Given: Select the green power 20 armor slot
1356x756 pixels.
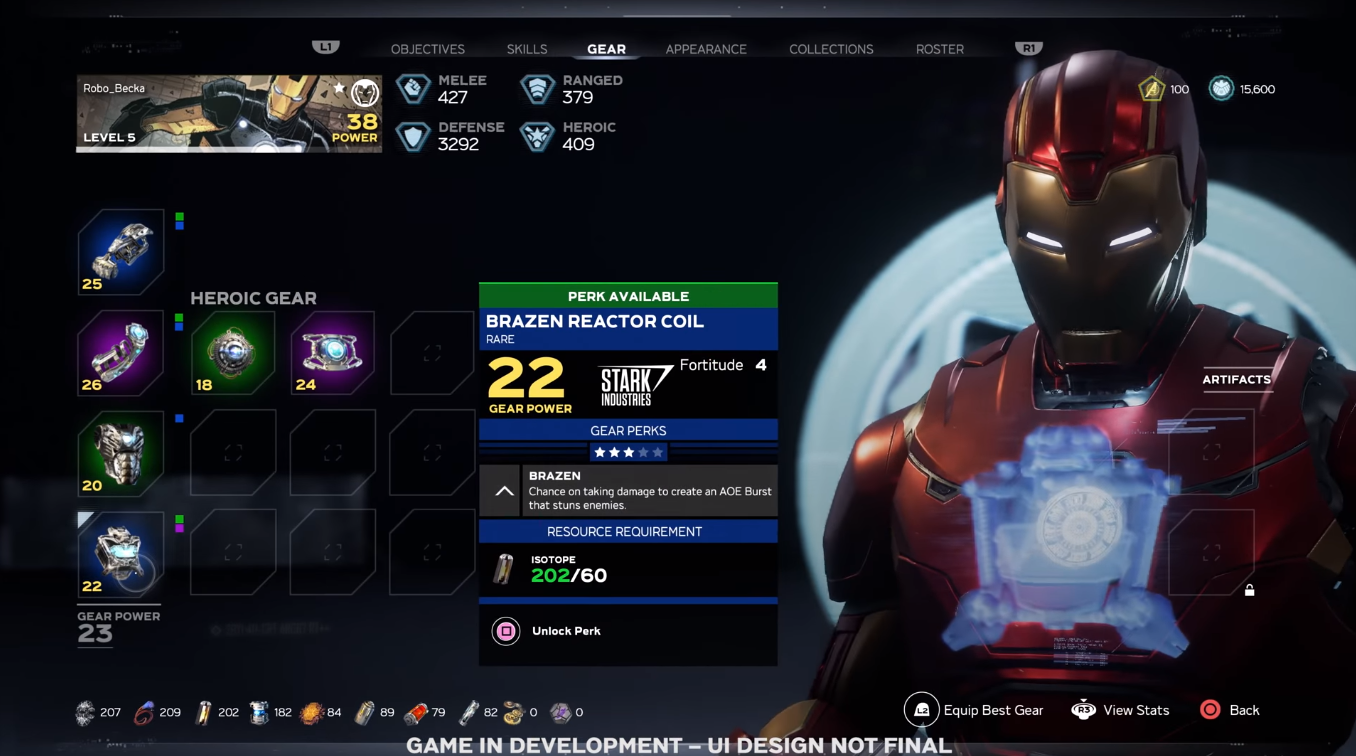Looking at the screenshot, I should (121, 454).
